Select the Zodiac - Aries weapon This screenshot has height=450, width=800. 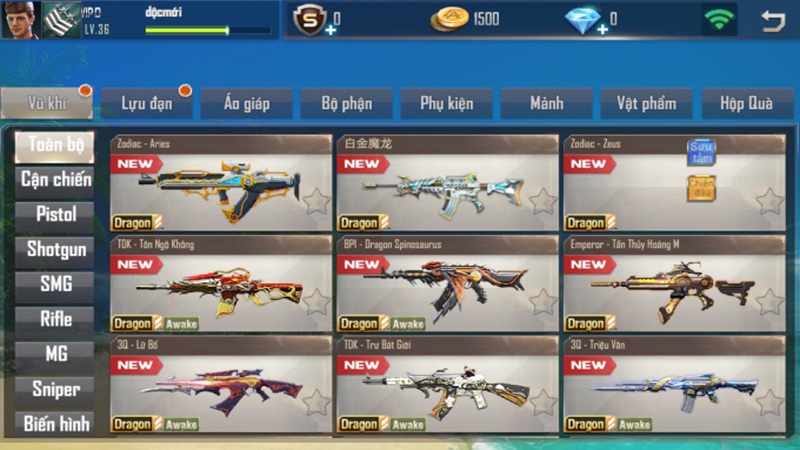220,185
